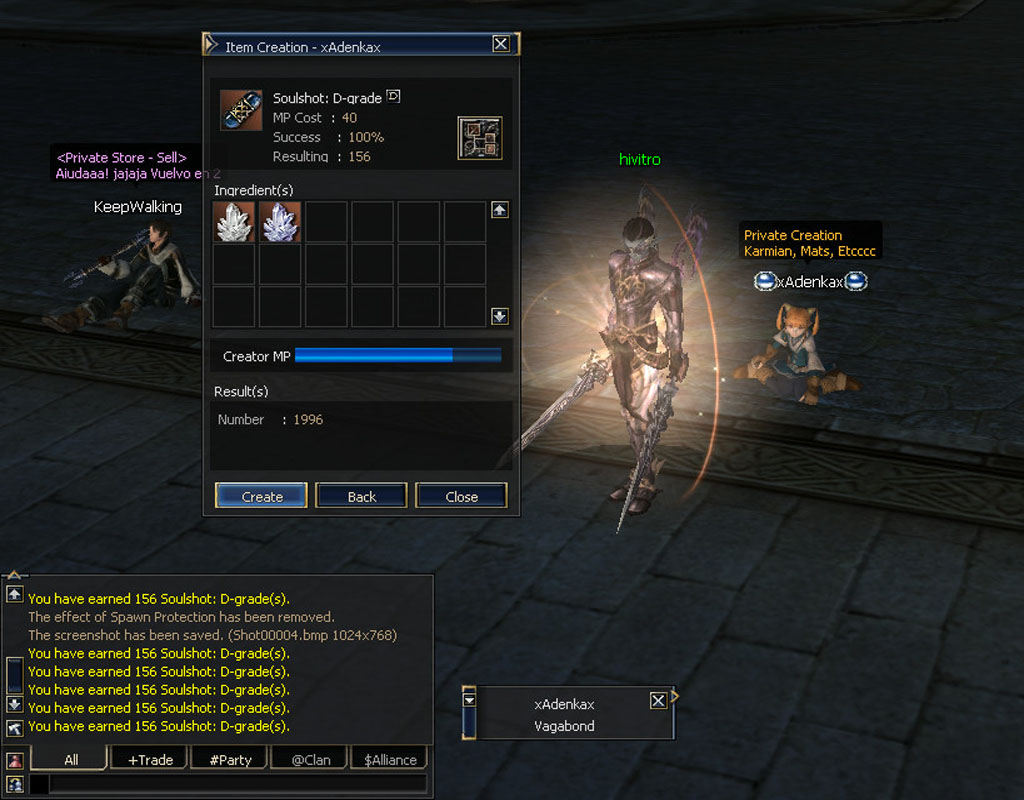
Task: Select the $Alliance chat tab
Action: point(390,759)
